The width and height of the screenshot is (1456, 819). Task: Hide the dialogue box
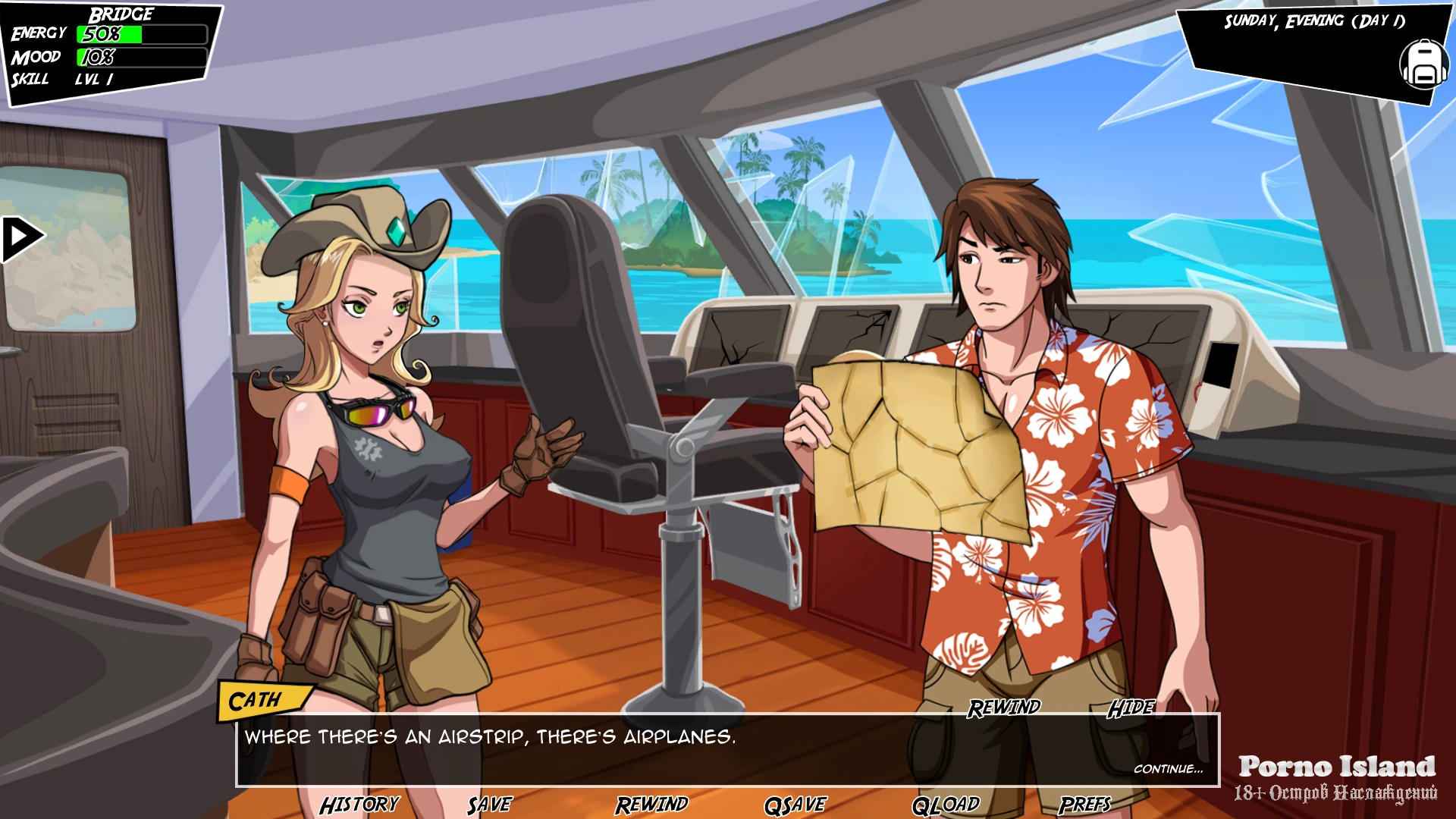click(x=1131, y=708)
